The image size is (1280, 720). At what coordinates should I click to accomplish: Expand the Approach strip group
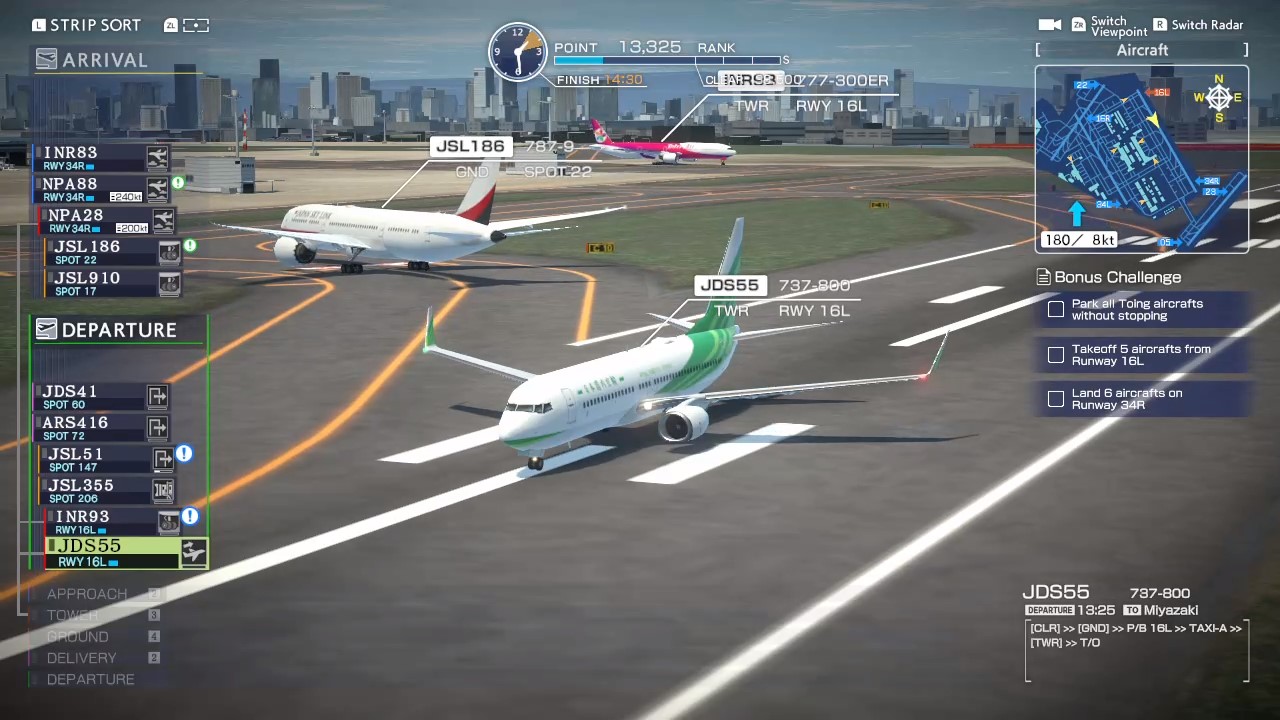87,593
